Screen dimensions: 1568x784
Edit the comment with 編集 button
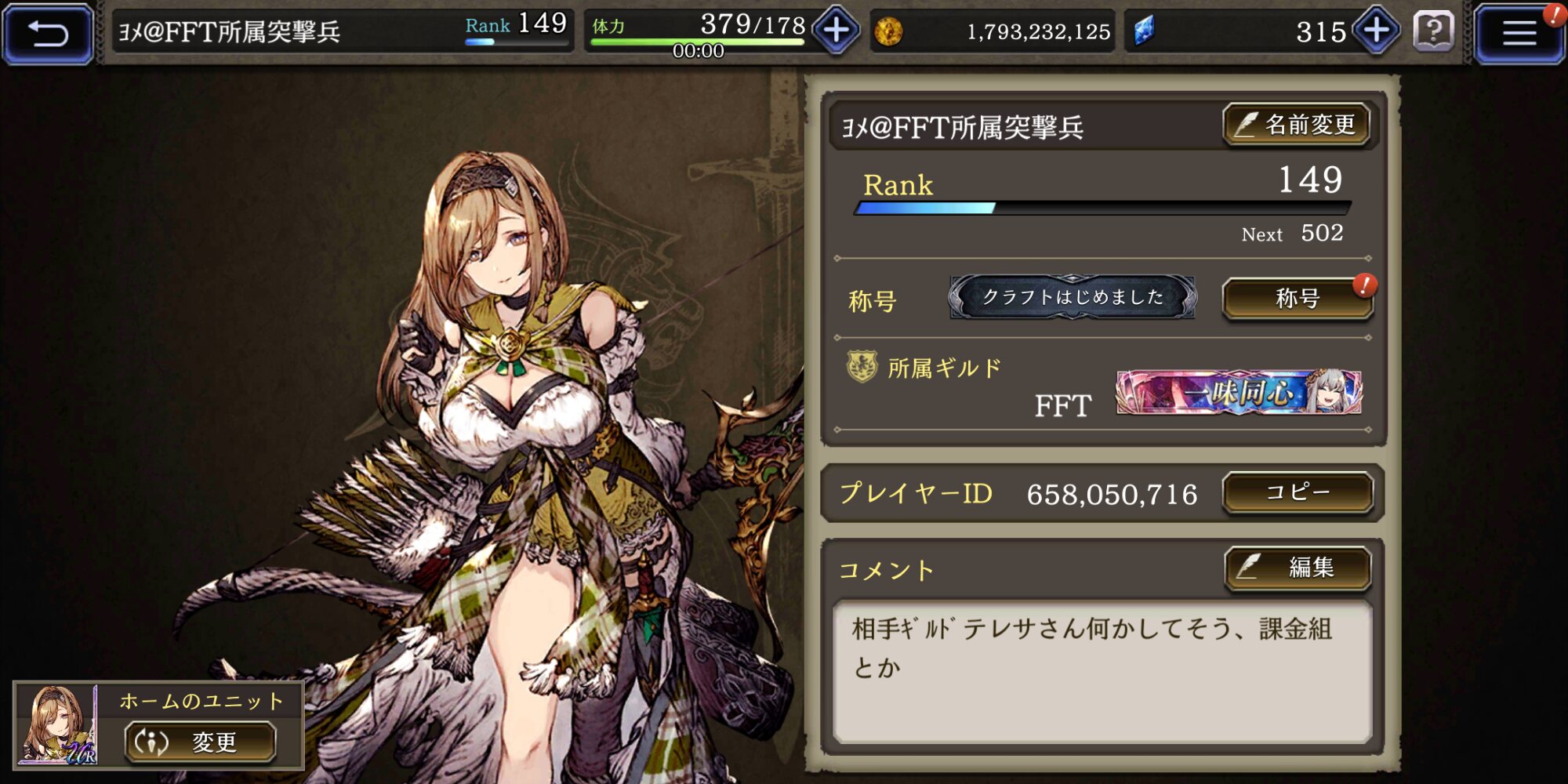(1298, 567)
